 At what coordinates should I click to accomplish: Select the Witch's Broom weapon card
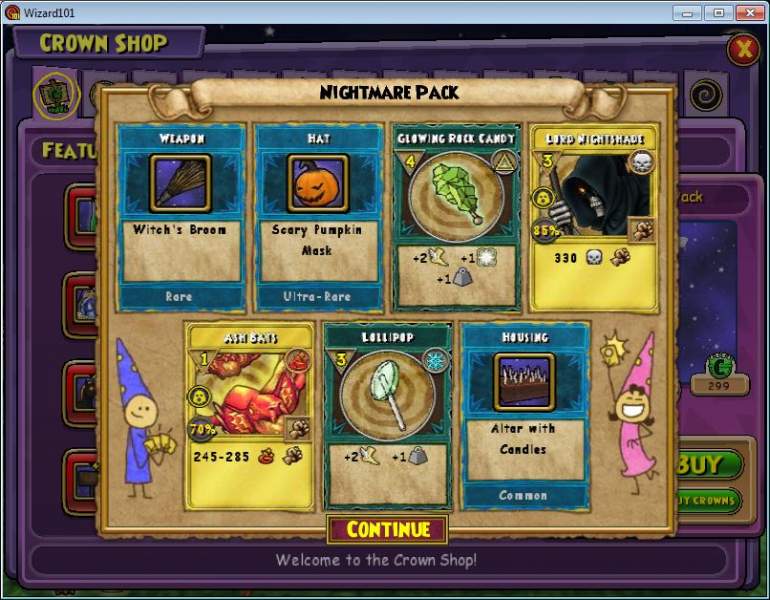[x=180, y=216]
